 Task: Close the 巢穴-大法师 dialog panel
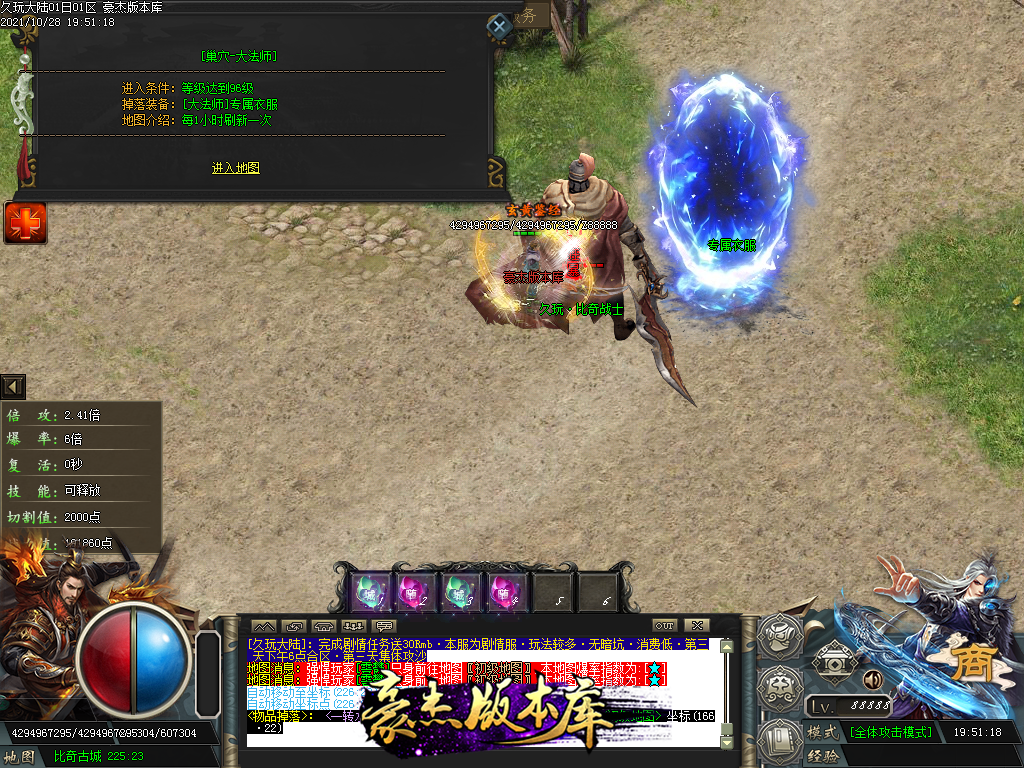(x=499, y=26)
